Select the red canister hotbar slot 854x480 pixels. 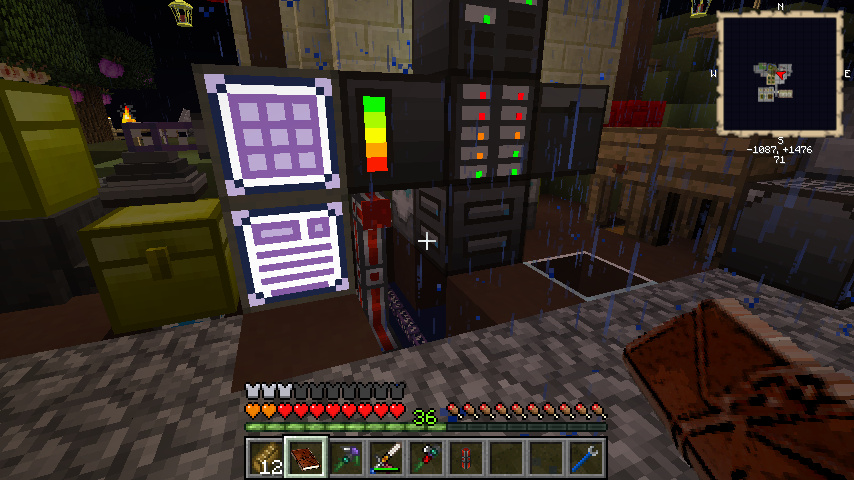click(x=465, y=458)
